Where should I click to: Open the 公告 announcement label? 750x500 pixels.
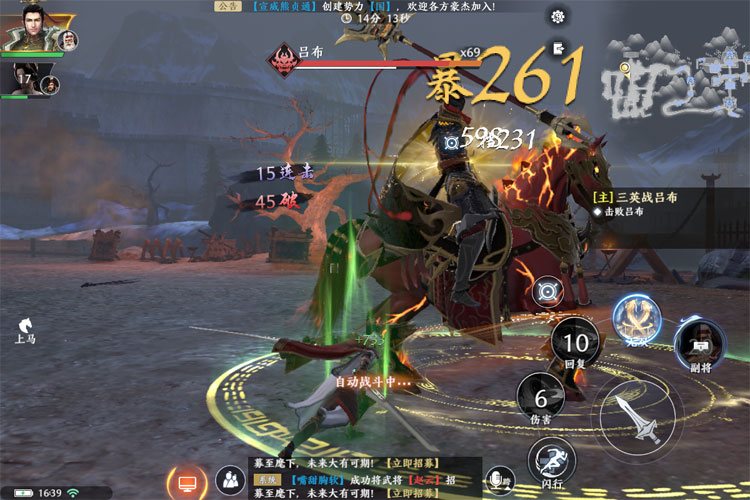pyautogui.click(x=227, y=6)
